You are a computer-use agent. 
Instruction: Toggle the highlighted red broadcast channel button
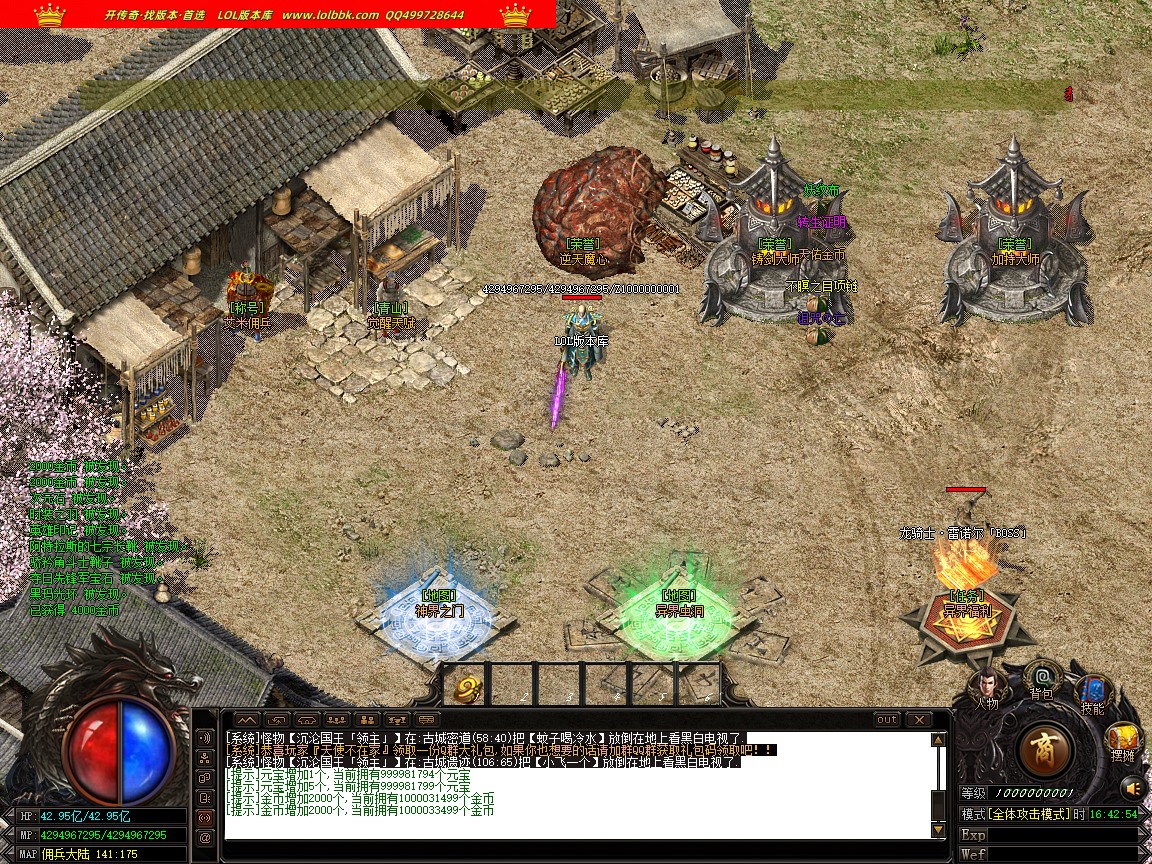click(206, 817)
